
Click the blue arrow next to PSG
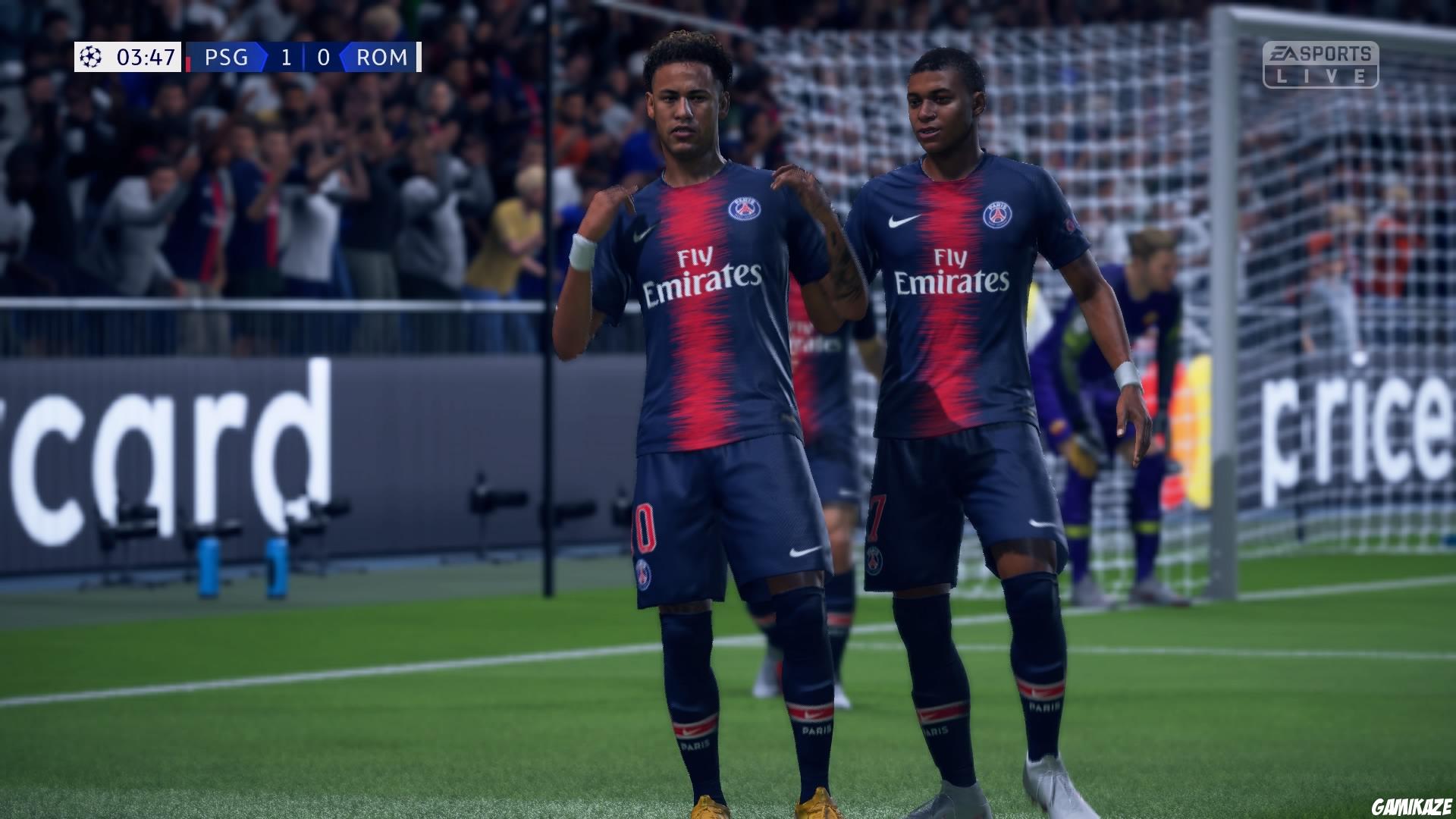[x=261, y=57]
